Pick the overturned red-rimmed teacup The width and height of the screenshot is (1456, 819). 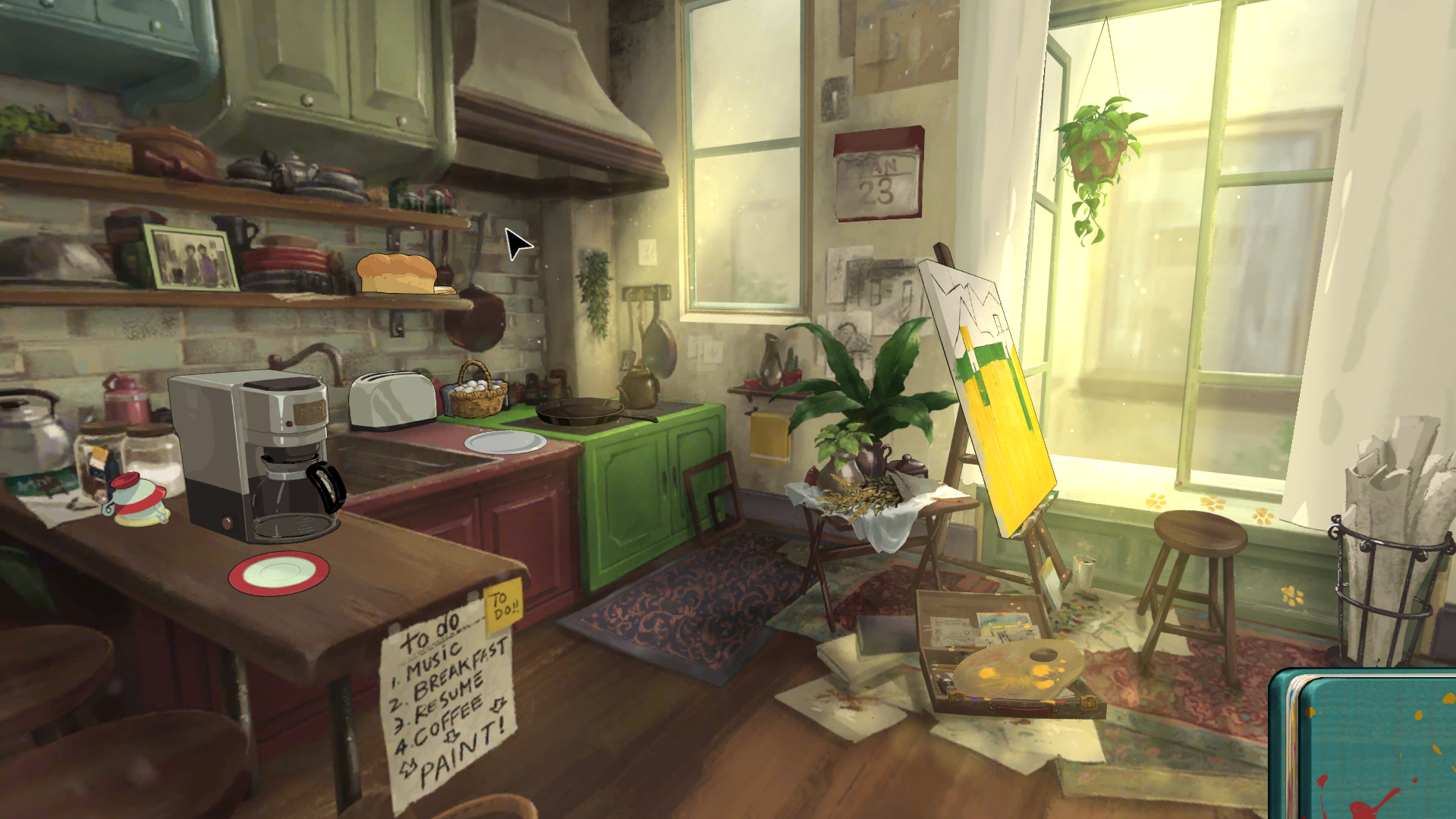(x=137, y=499)
